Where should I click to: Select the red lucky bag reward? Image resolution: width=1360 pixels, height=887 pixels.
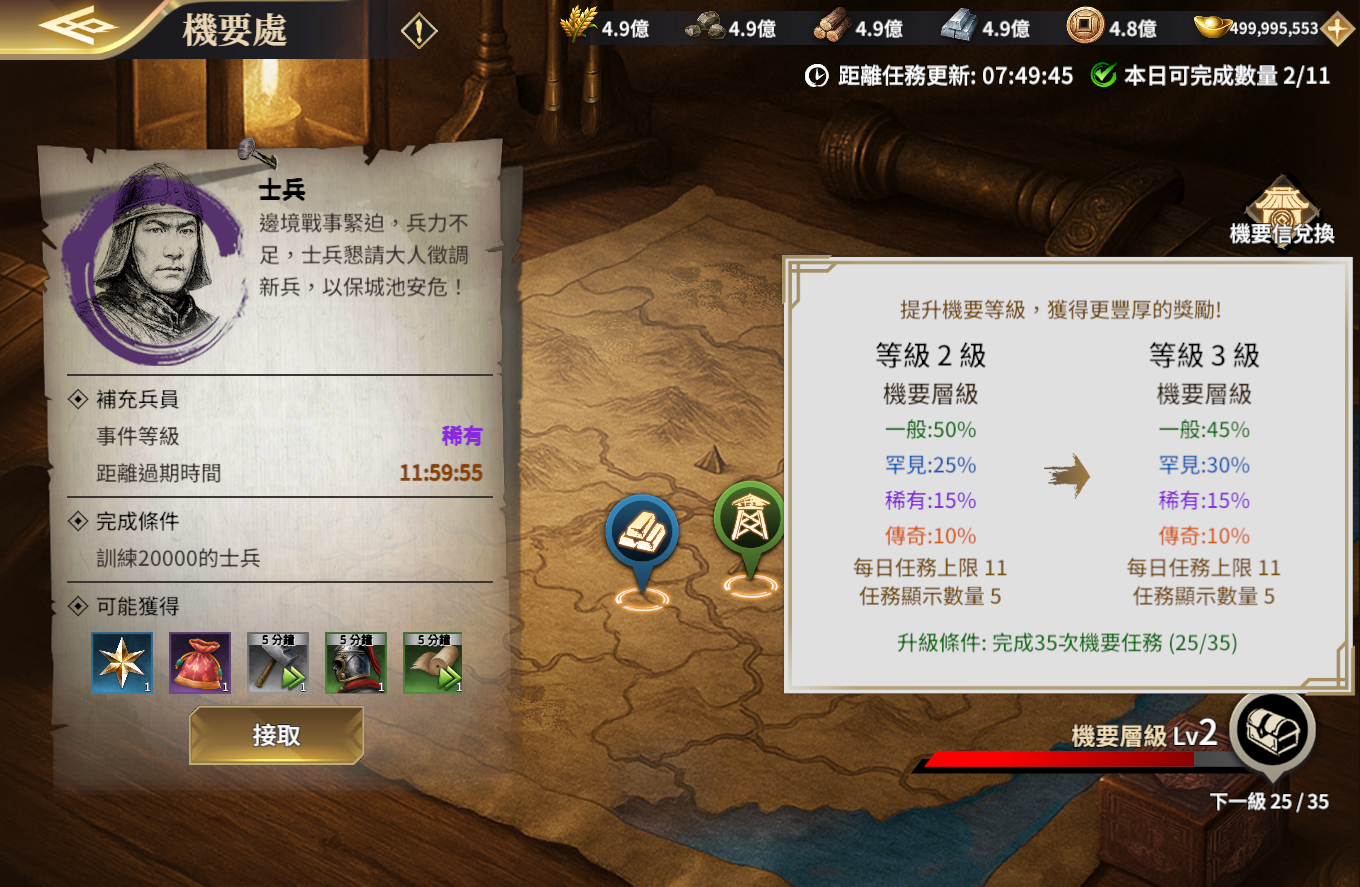pos(199,663)
